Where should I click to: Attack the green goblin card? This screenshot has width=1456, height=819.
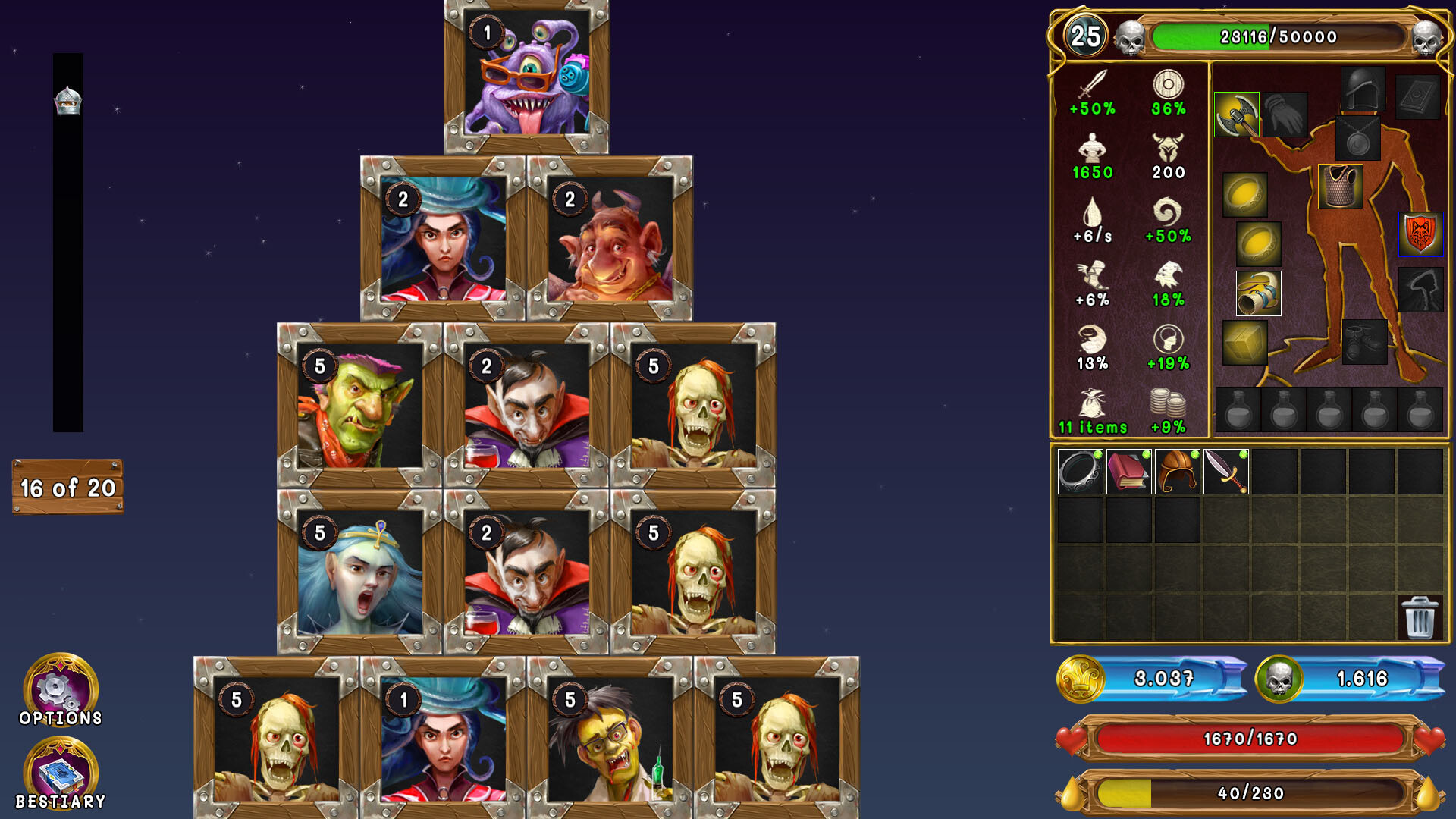pyautogui.click(x=359, y=406)
